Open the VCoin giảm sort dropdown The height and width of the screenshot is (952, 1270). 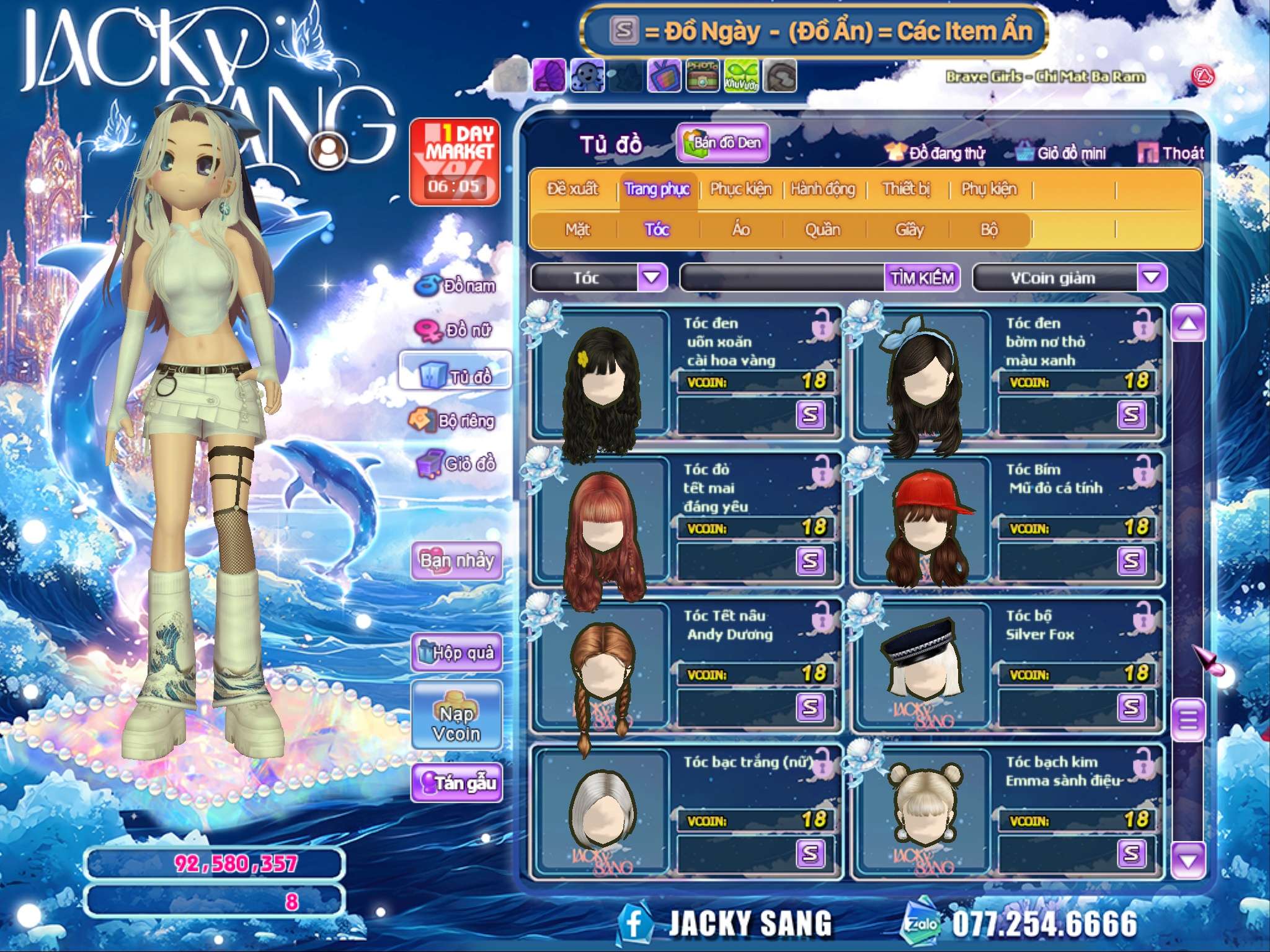[1151, 278]
